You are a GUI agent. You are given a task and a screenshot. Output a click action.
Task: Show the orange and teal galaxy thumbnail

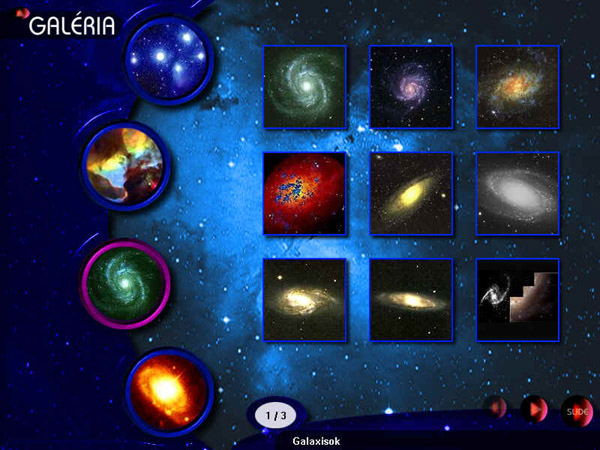[x=517, y=87]
